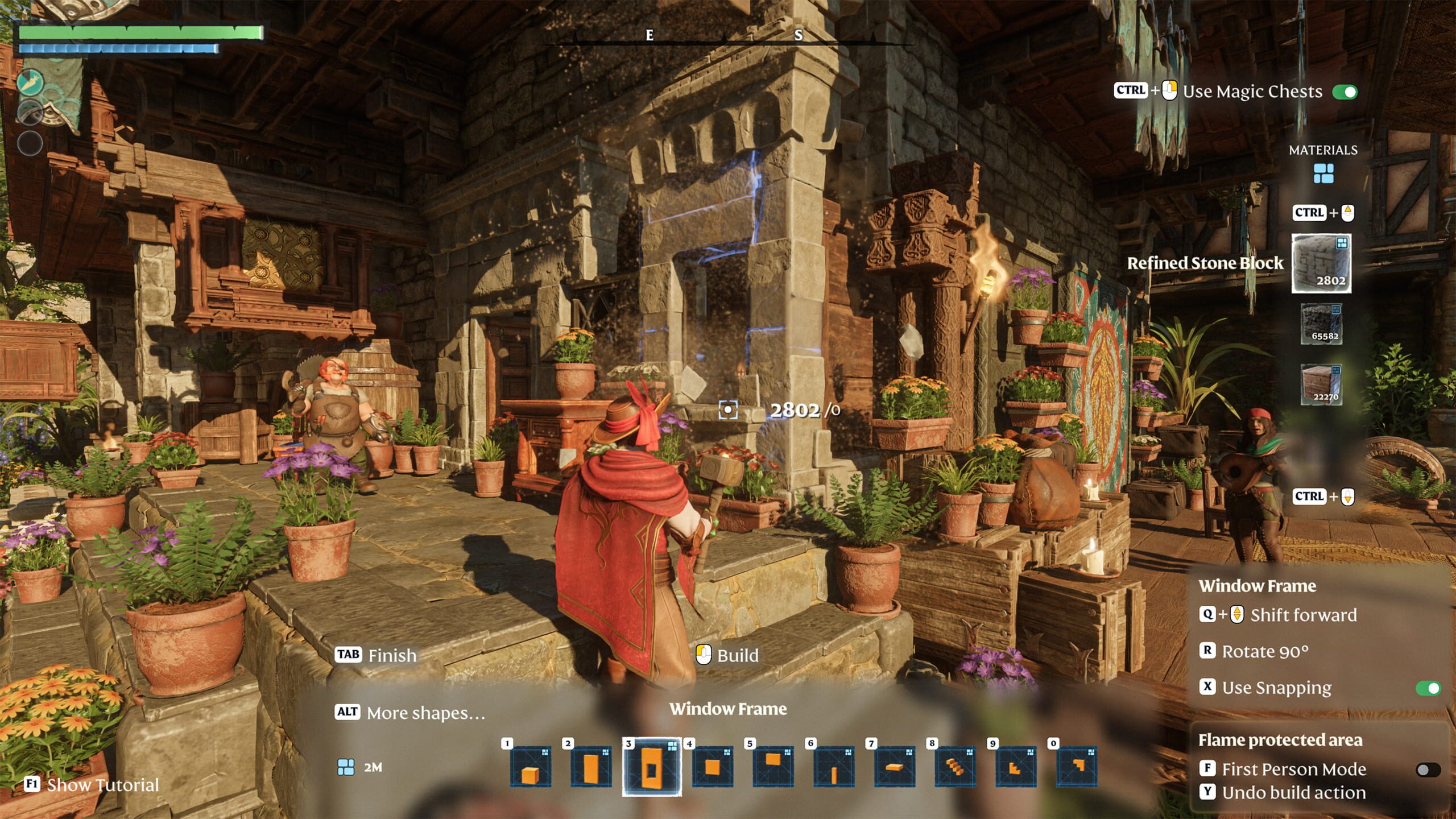Image resolution: width=1456 pixels, height=819 pixels.
Task: Select the Refined Stone Block material
Action: pos(1321,263)
